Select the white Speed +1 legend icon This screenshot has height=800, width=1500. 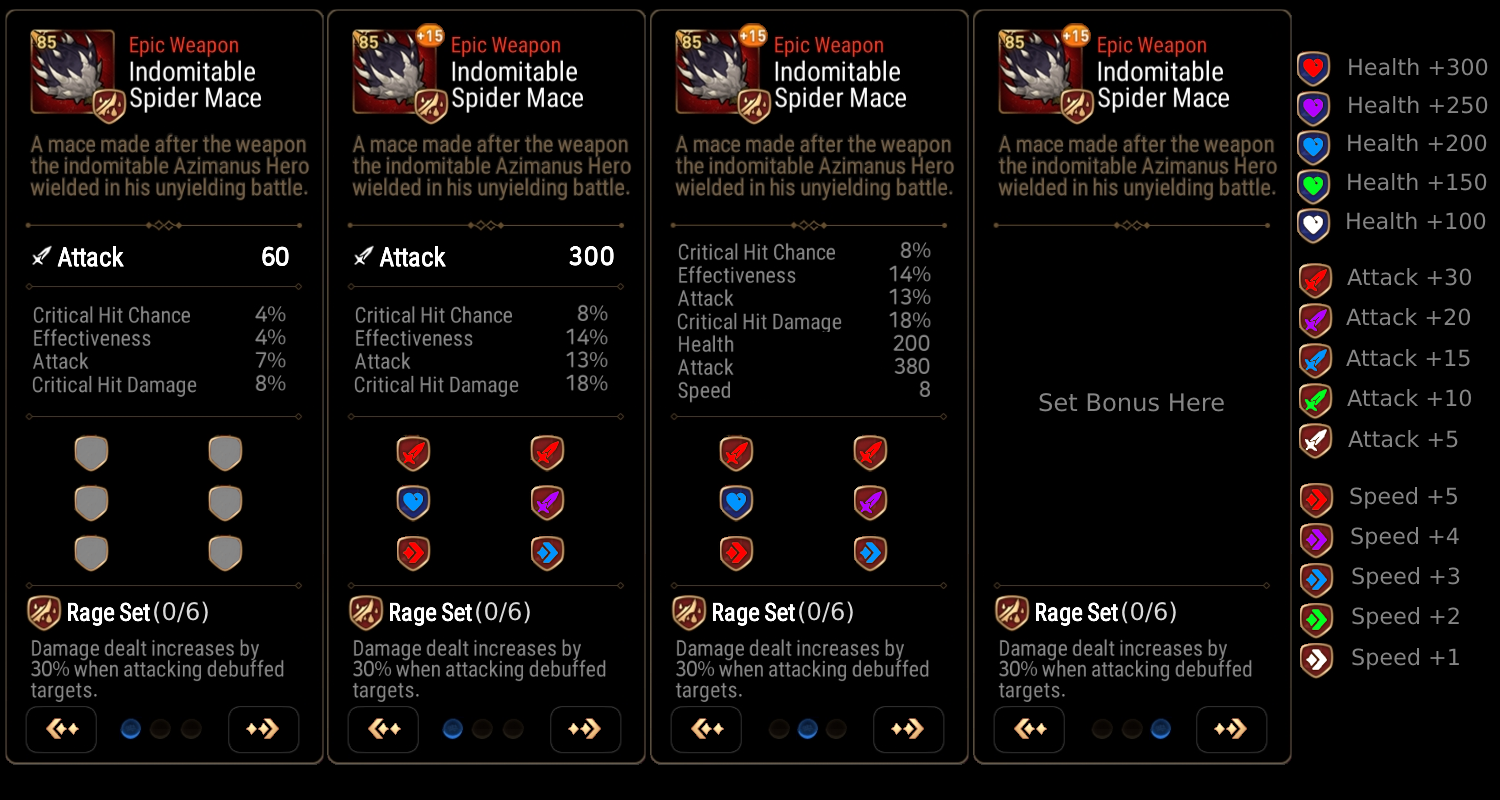[x=1314, y=658]
